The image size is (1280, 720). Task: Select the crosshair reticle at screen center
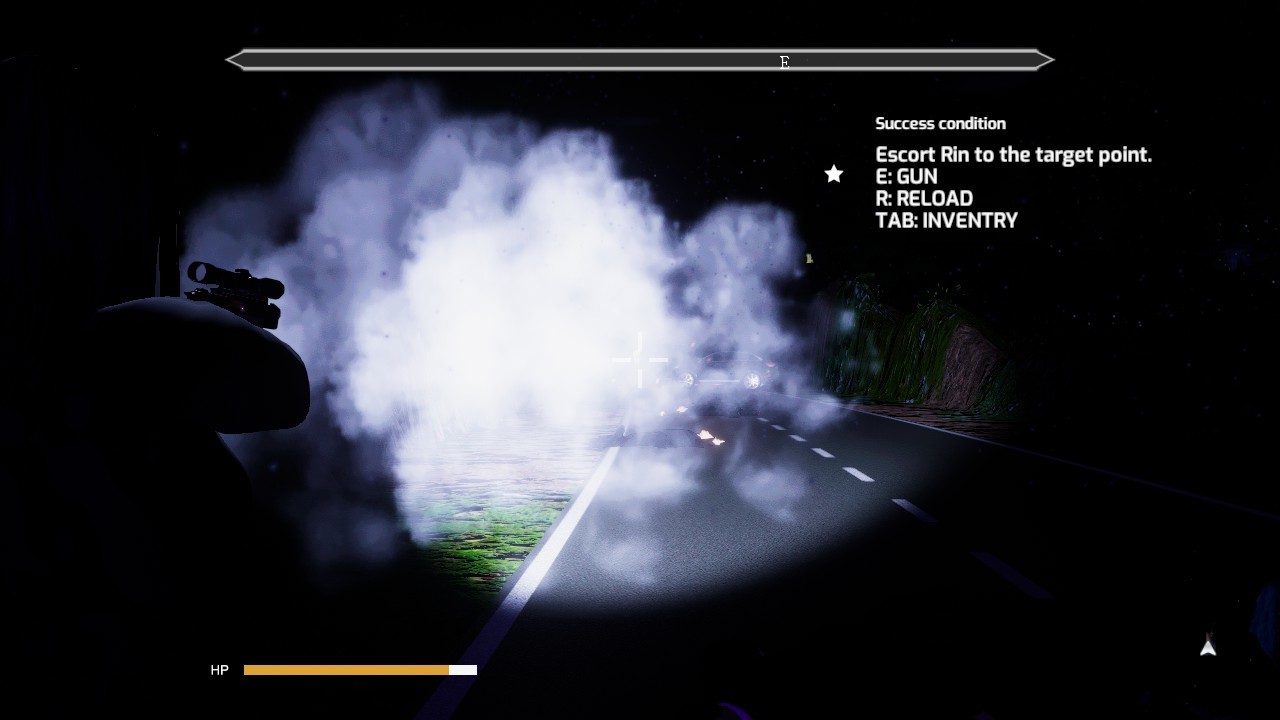640,360
